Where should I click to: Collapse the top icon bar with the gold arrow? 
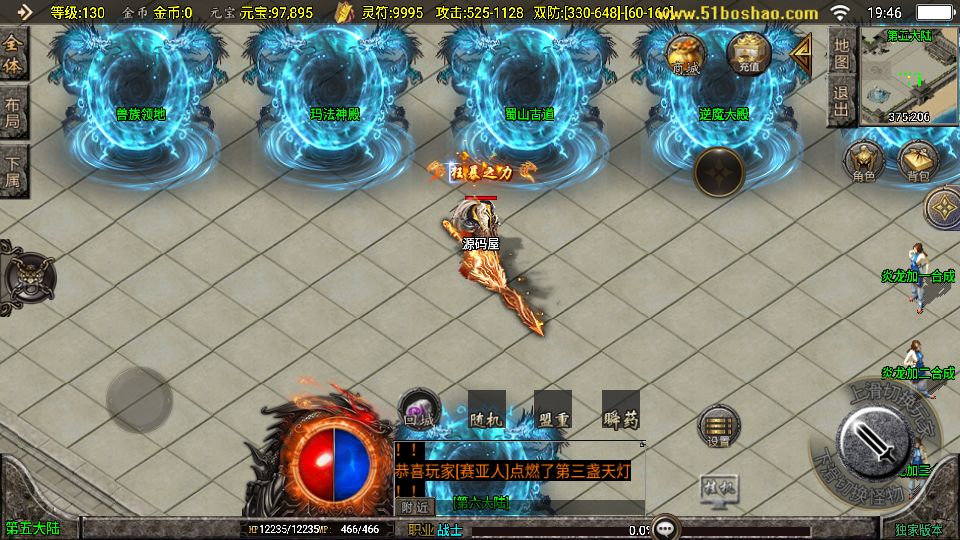coord(802,54)
